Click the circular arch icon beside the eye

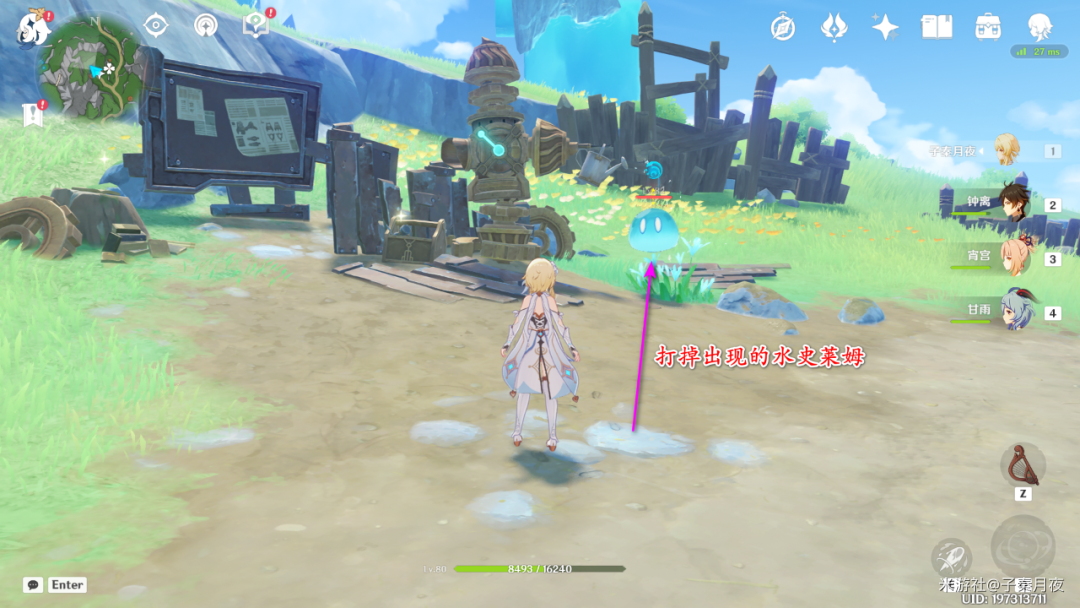205,25
